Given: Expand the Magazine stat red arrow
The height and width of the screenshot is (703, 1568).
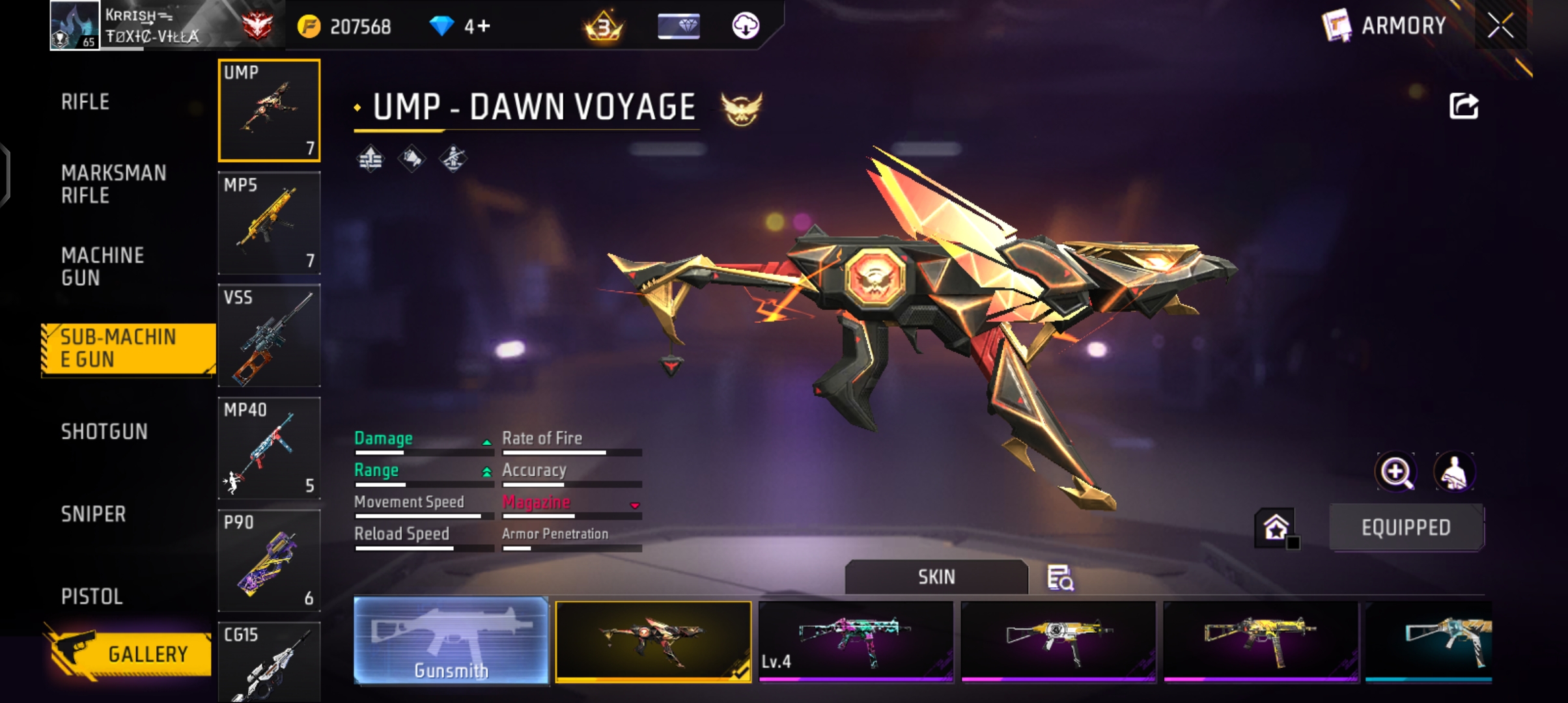Looking at the screenshot, I should pos(635,504).
